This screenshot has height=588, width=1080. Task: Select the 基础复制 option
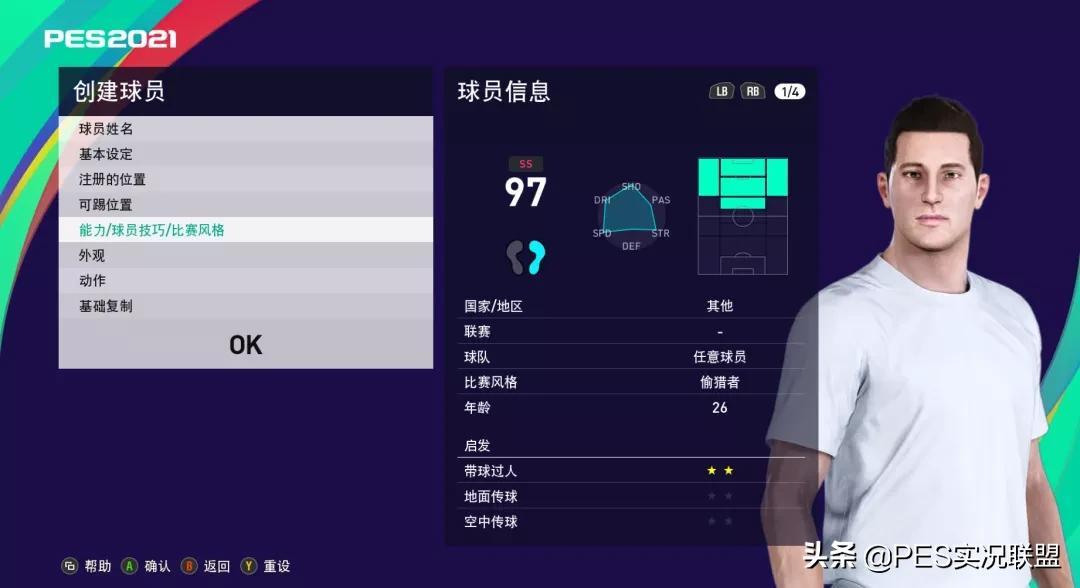245,306
